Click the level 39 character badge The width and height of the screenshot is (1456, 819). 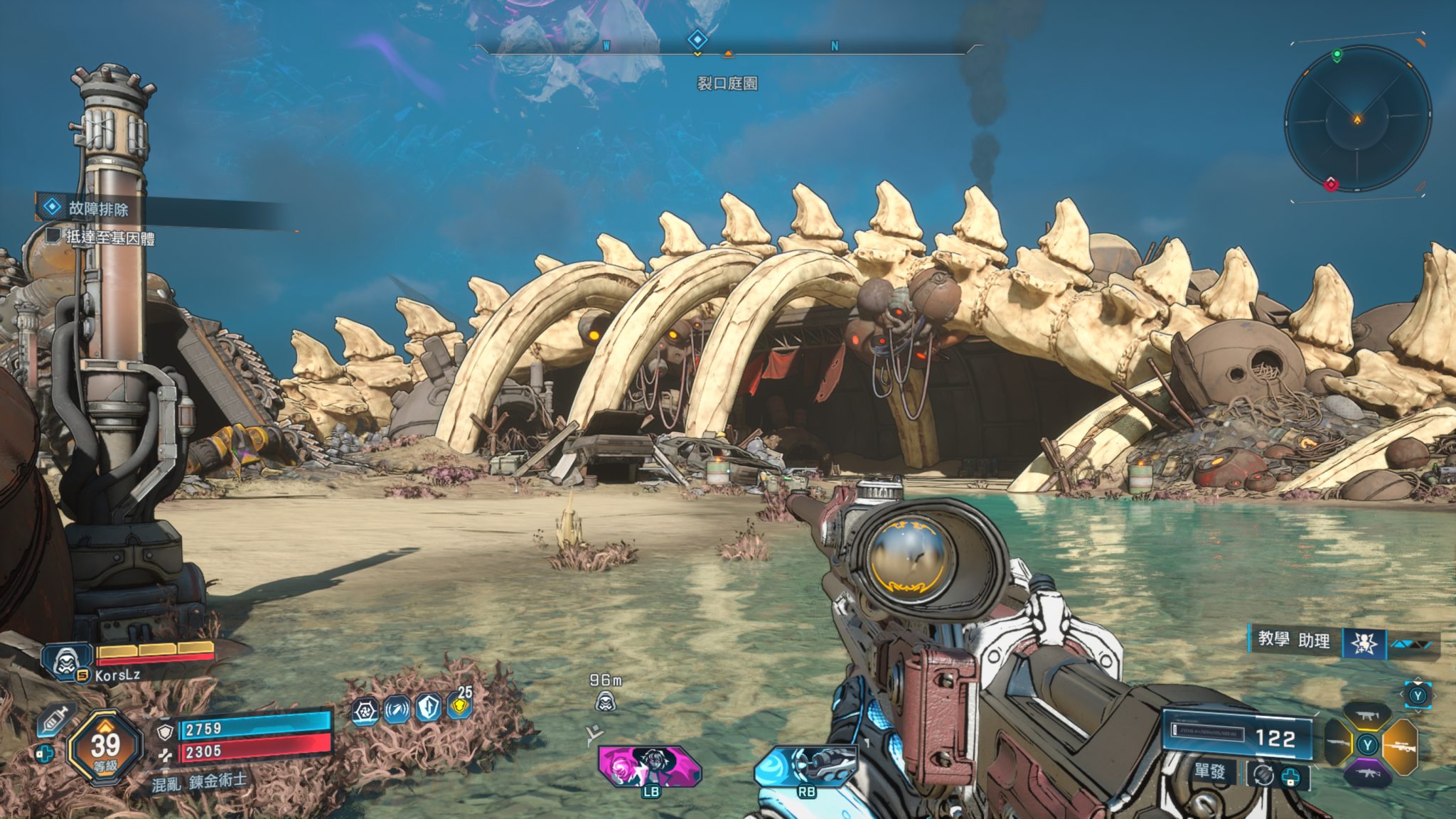pyautogui.click(x=105, y=748)
